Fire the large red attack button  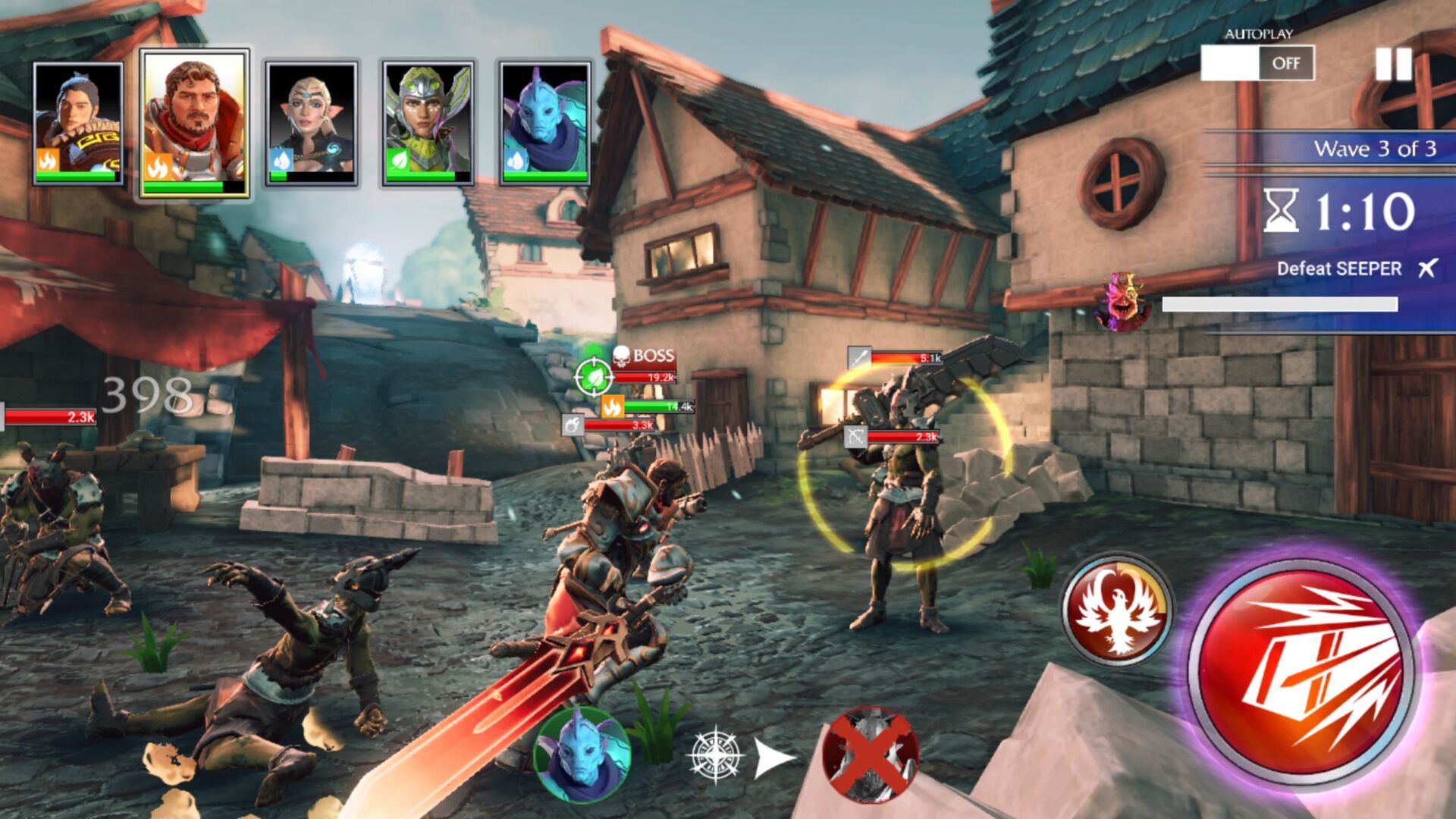(1300, 668)
